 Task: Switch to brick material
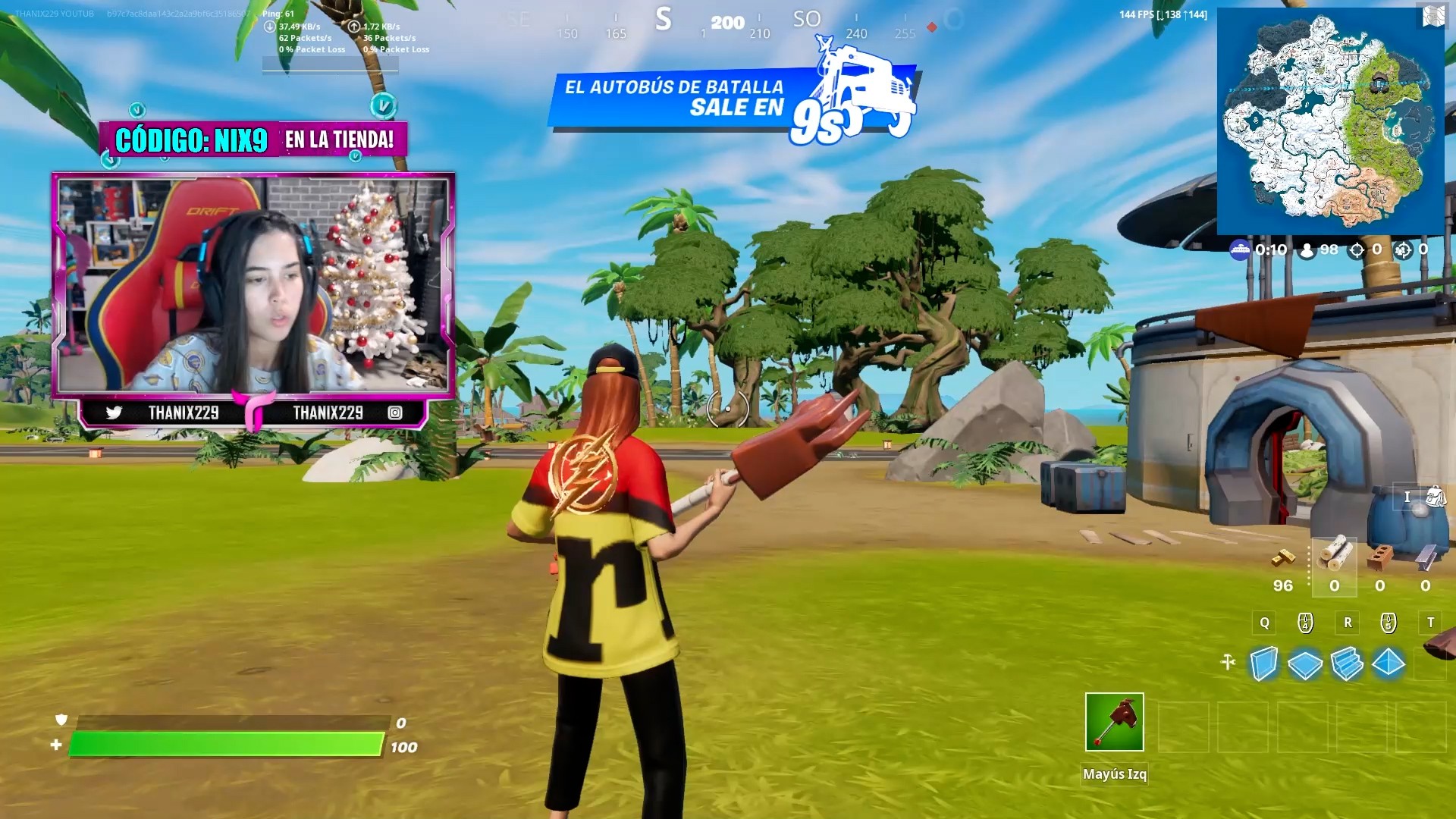point(1379,557)
